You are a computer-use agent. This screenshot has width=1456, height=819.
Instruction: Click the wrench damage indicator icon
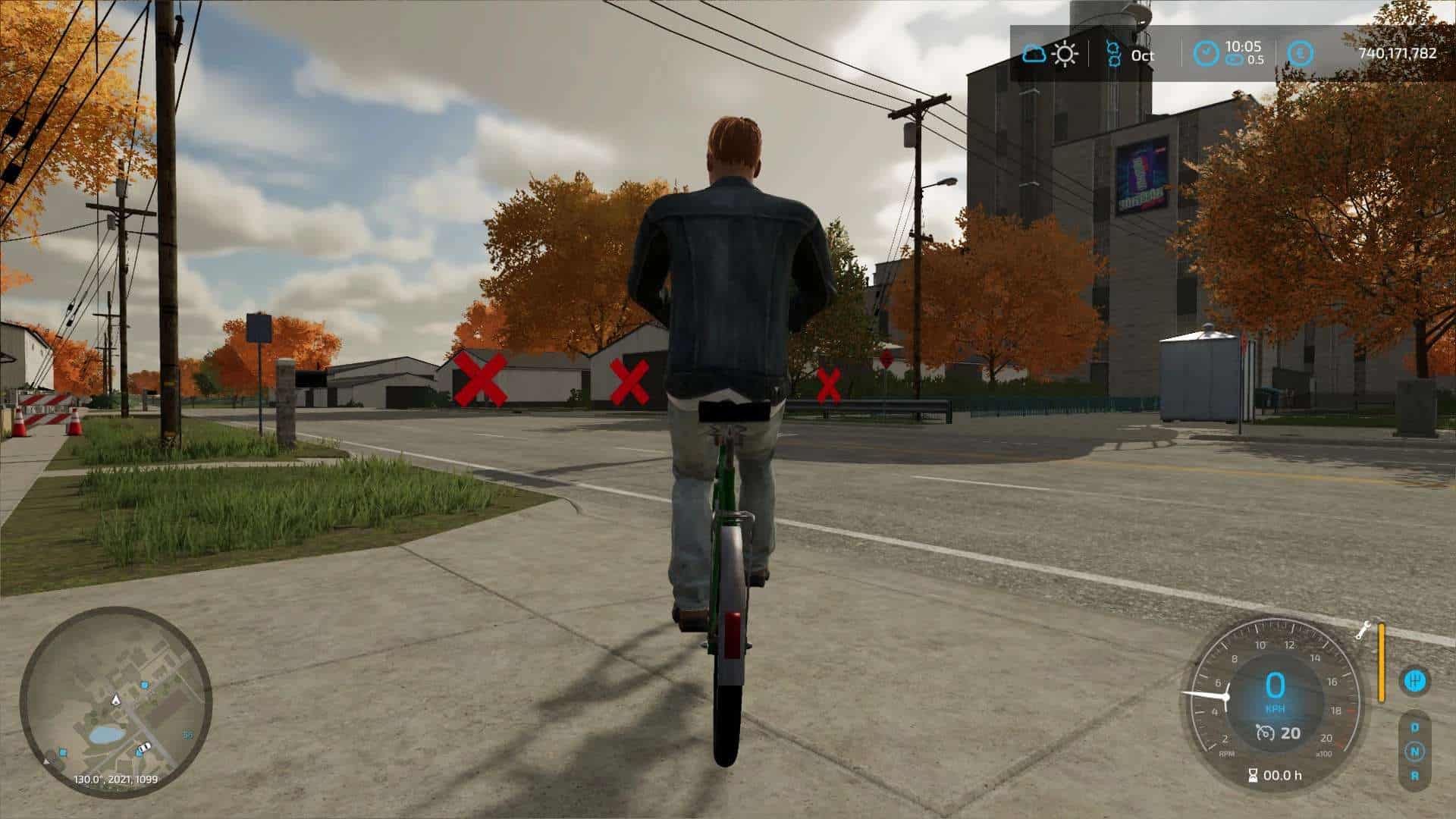(1362, 630)
